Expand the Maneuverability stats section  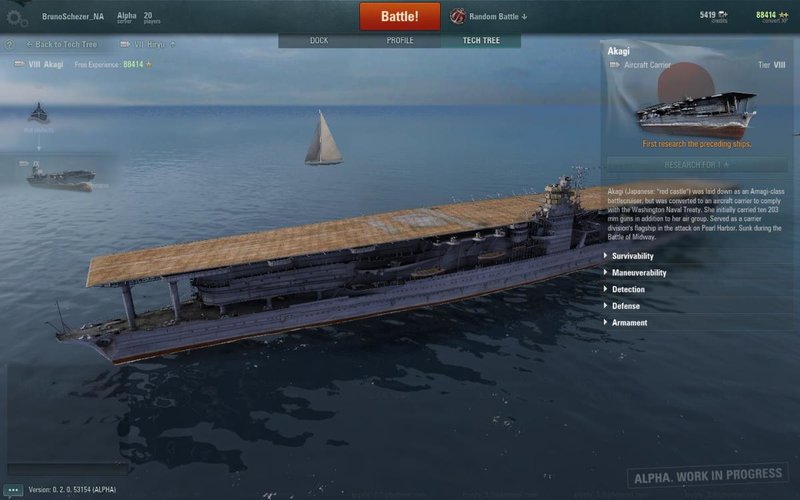click(638, 273)
